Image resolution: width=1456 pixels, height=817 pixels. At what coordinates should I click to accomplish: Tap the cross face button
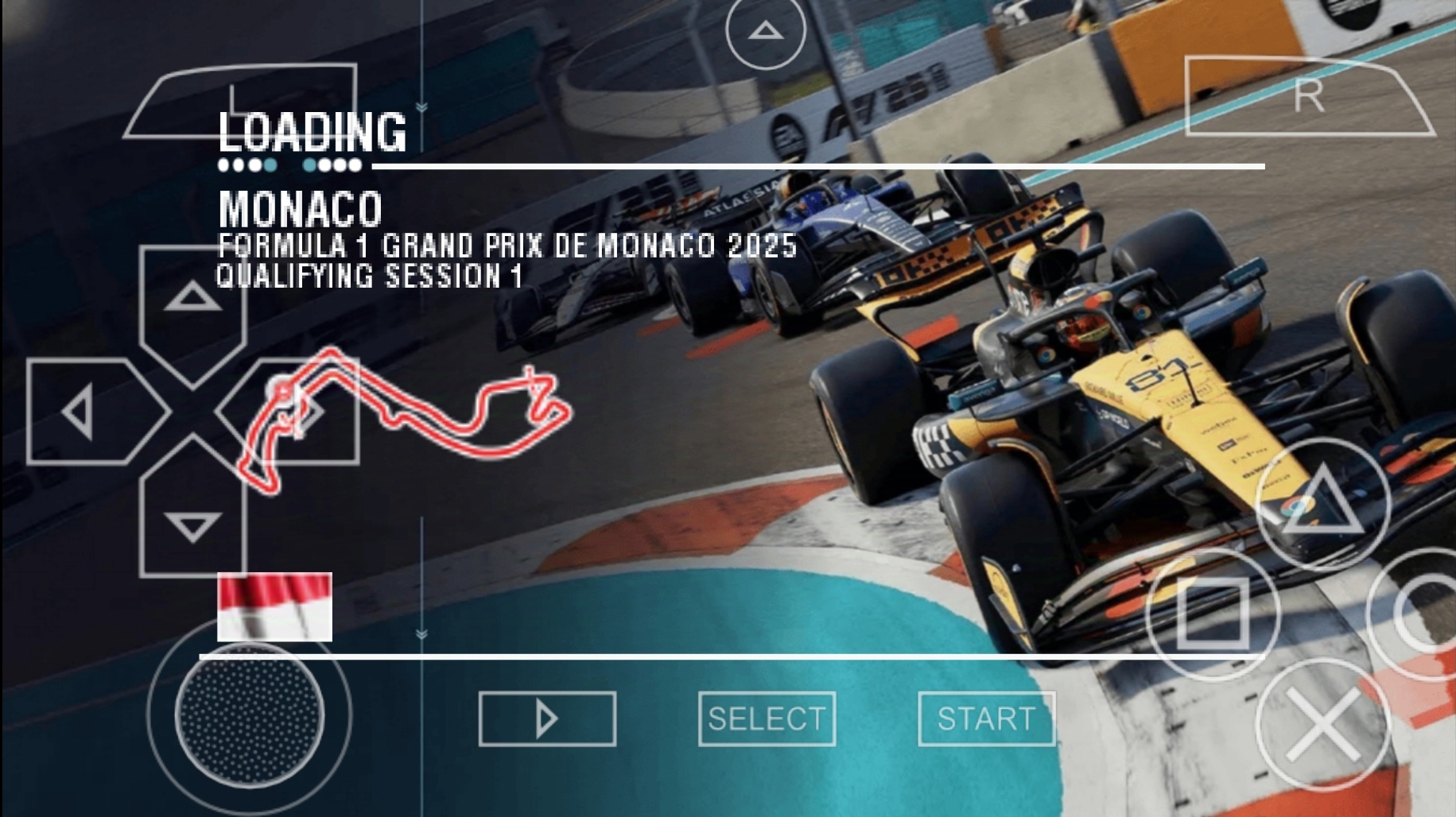[1322, 724]
